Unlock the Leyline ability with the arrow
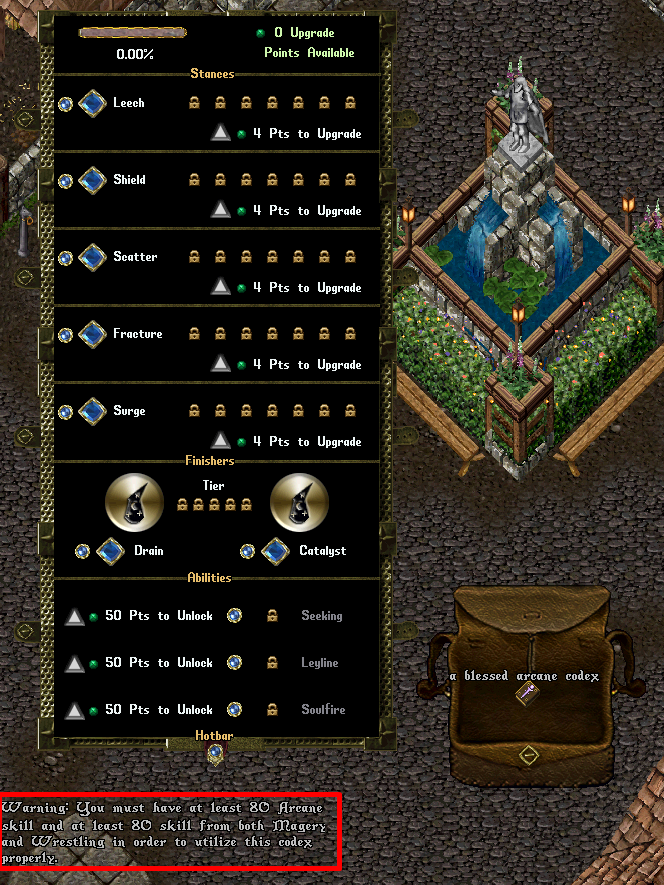Viewport: 664px width, 885px height. click(74, 663)
